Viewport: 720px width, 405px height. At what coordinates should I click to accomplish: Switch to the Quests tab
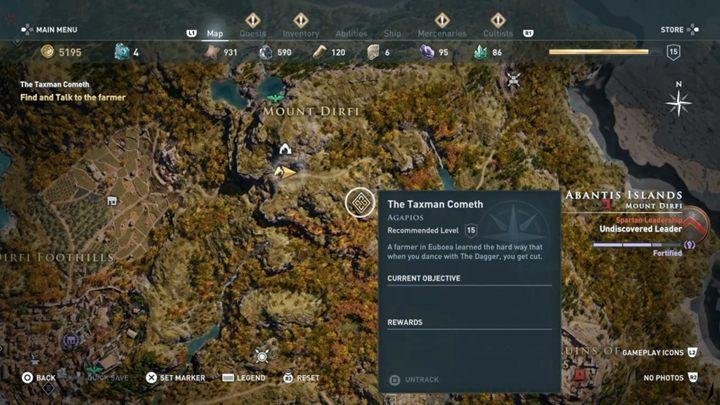tap(253, 33)
